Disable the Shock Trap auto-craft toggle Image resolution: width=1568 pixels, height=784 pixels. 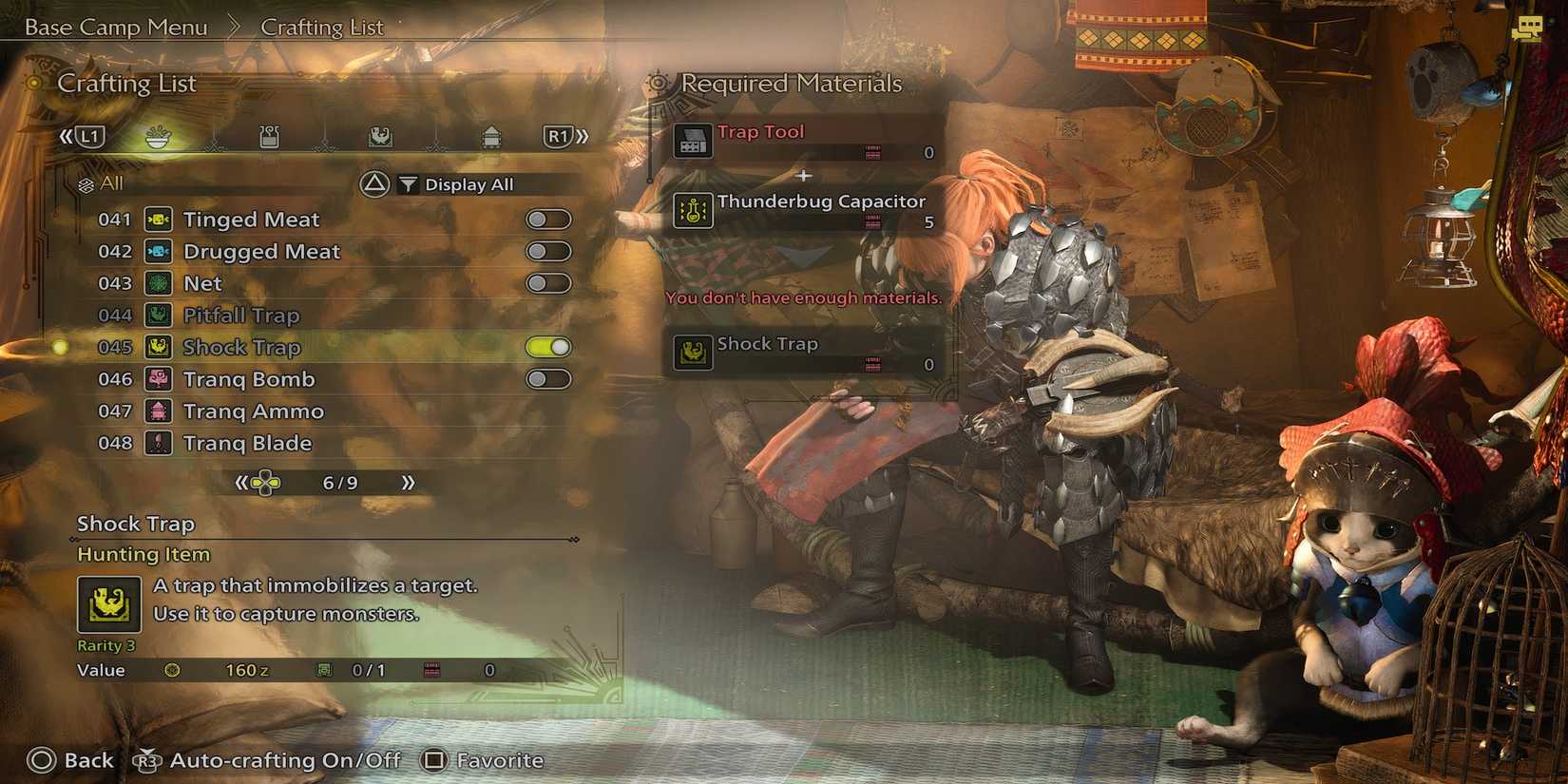[x=548, y=347]
